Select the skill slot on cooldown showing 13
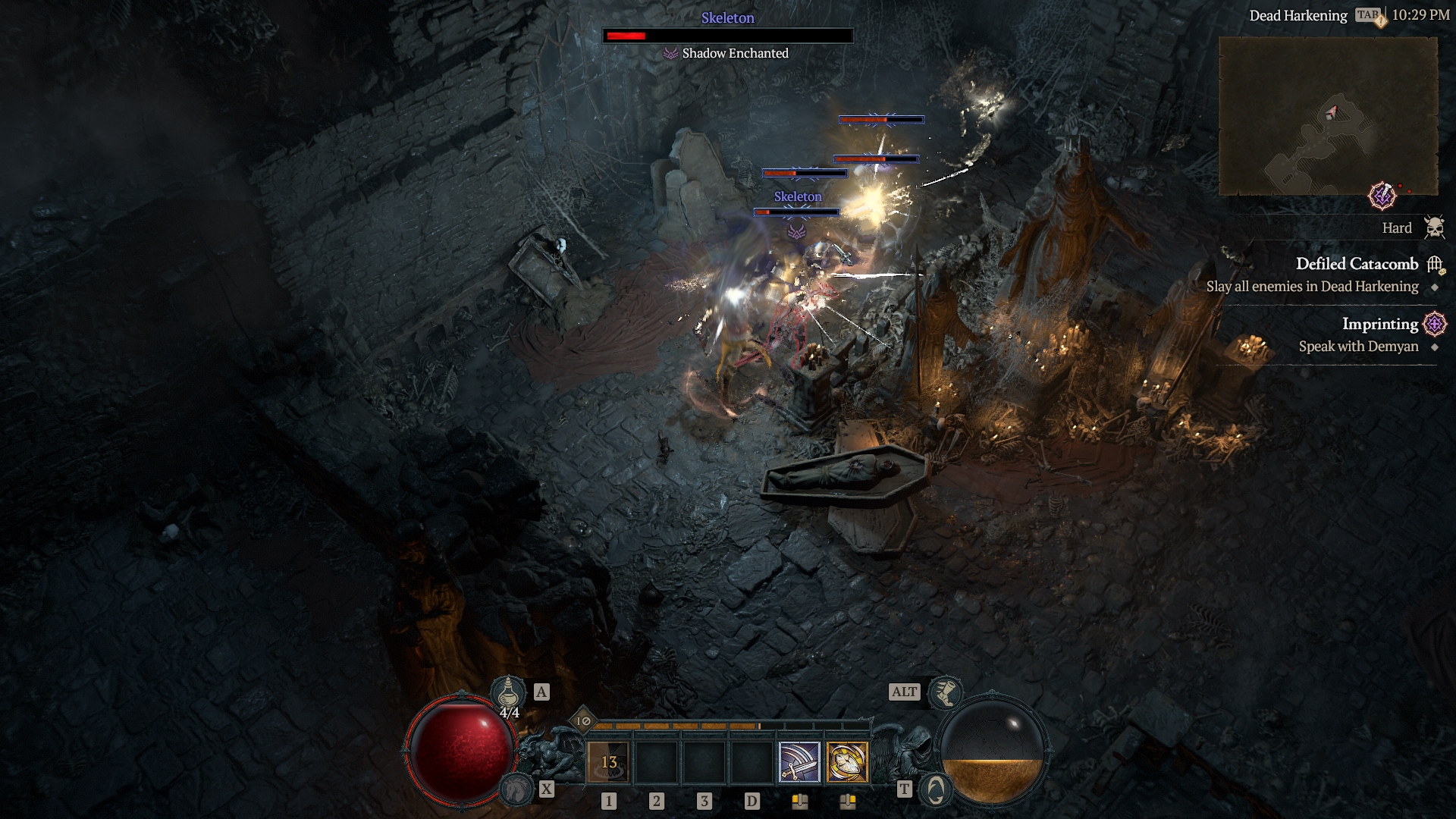The image size is (1456, 819). pos(609,762)
